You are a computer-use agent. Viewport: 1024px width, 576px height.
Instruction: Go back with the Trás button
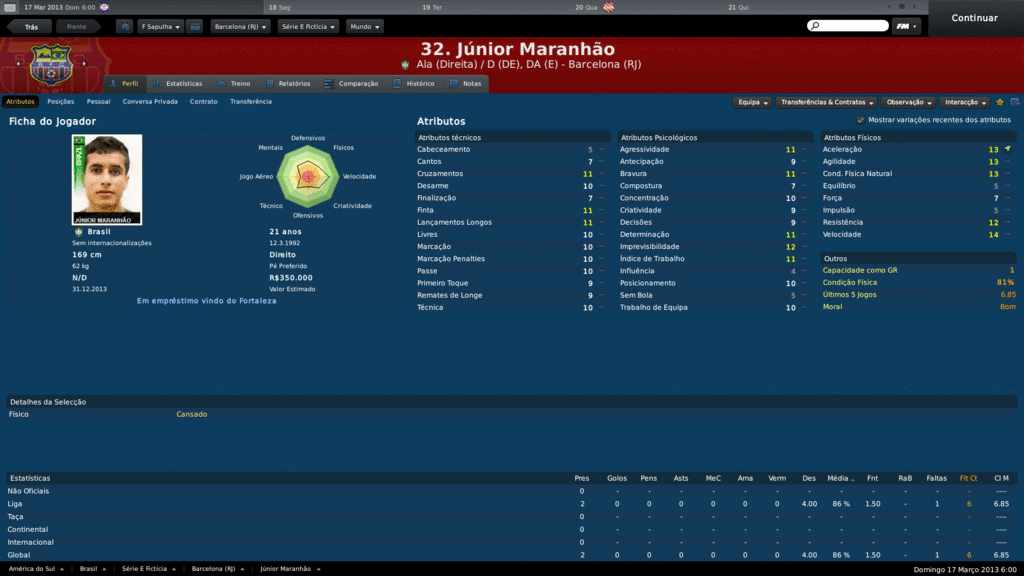click(x=31, y=26)
